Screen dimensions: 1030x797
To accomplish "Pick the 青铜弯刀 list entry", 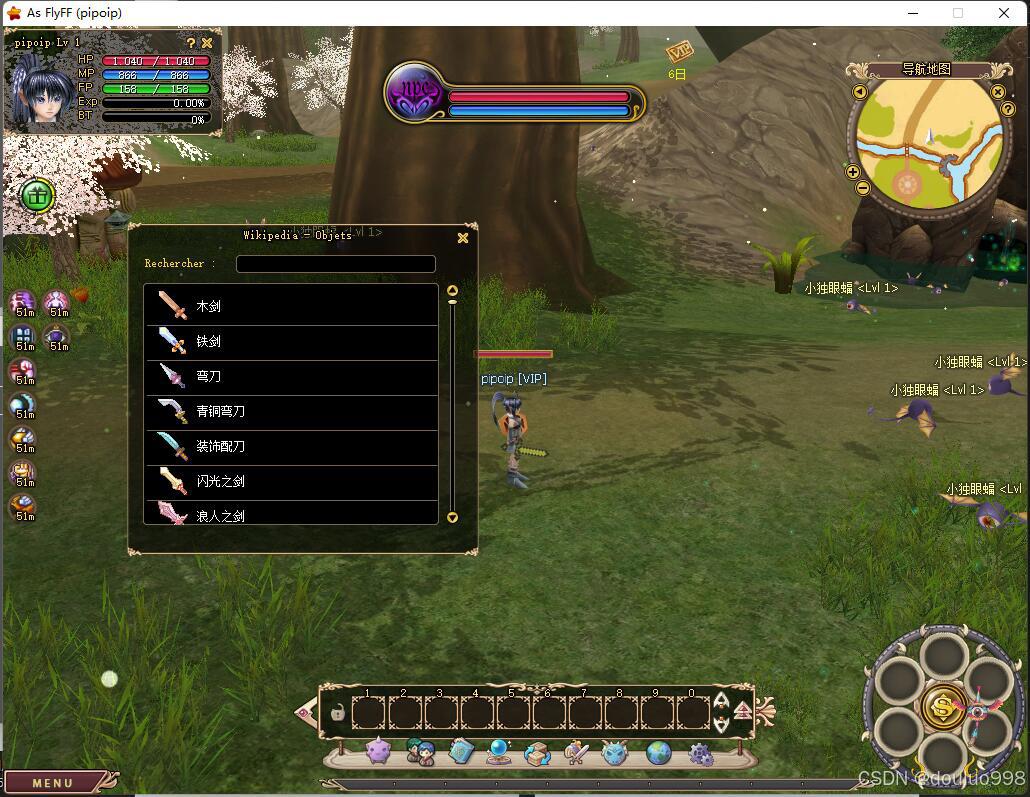I will coord(292,411).
